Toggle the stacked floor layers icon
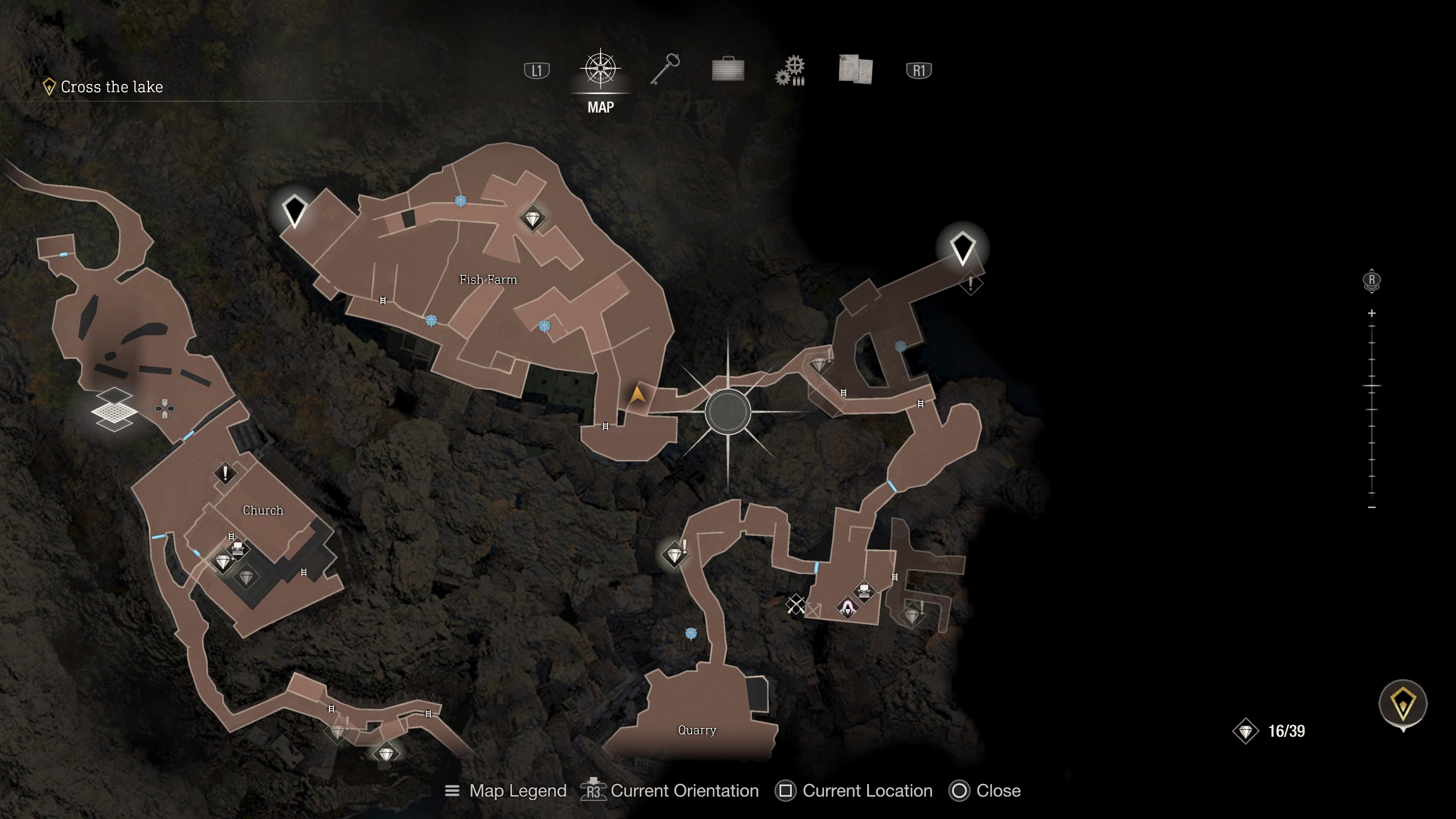This screenshot has width=1456, height=819. pos(114,409)
